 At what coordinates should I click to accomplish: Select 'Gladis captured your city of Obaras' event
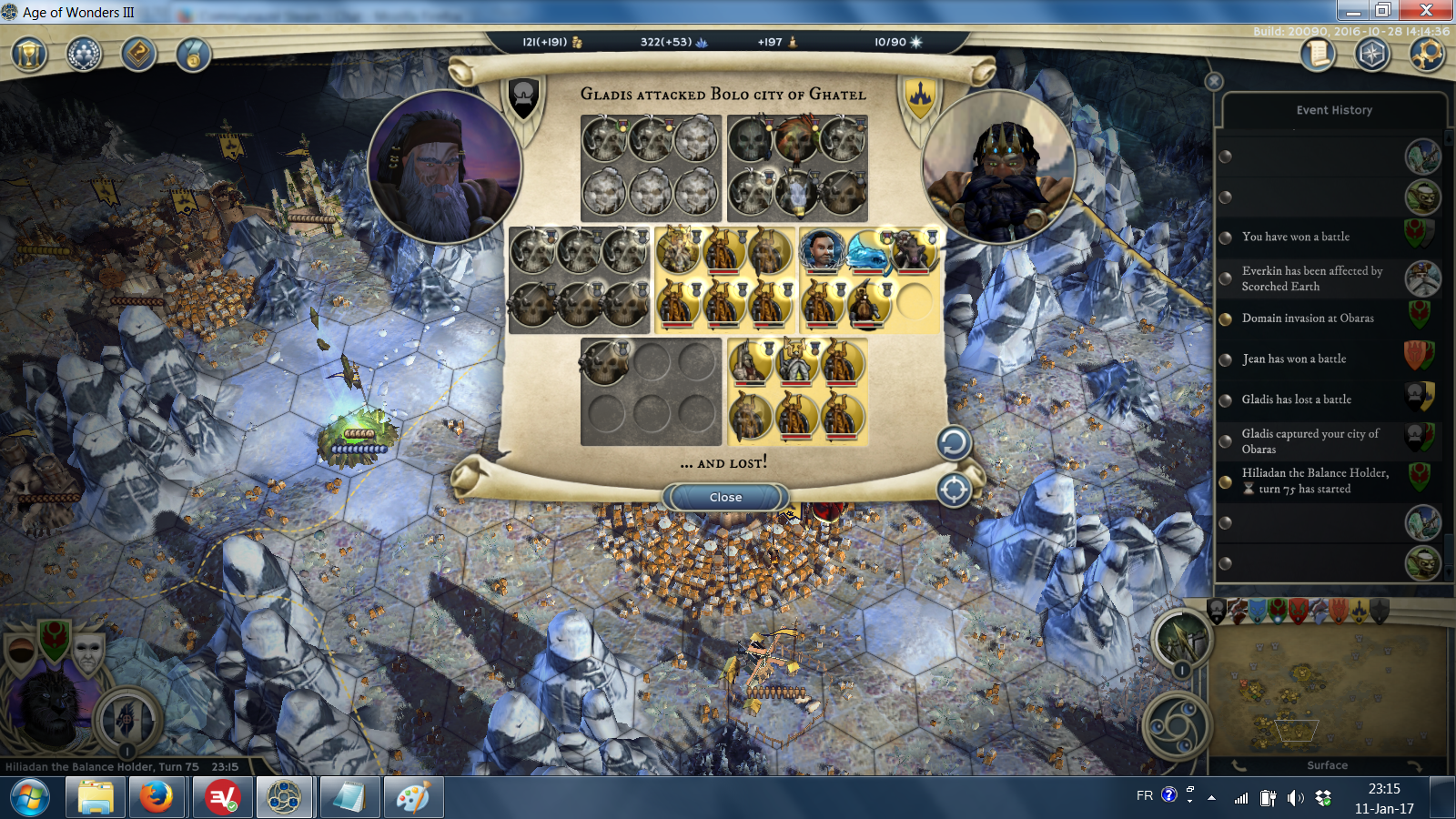click(1310, 441)
